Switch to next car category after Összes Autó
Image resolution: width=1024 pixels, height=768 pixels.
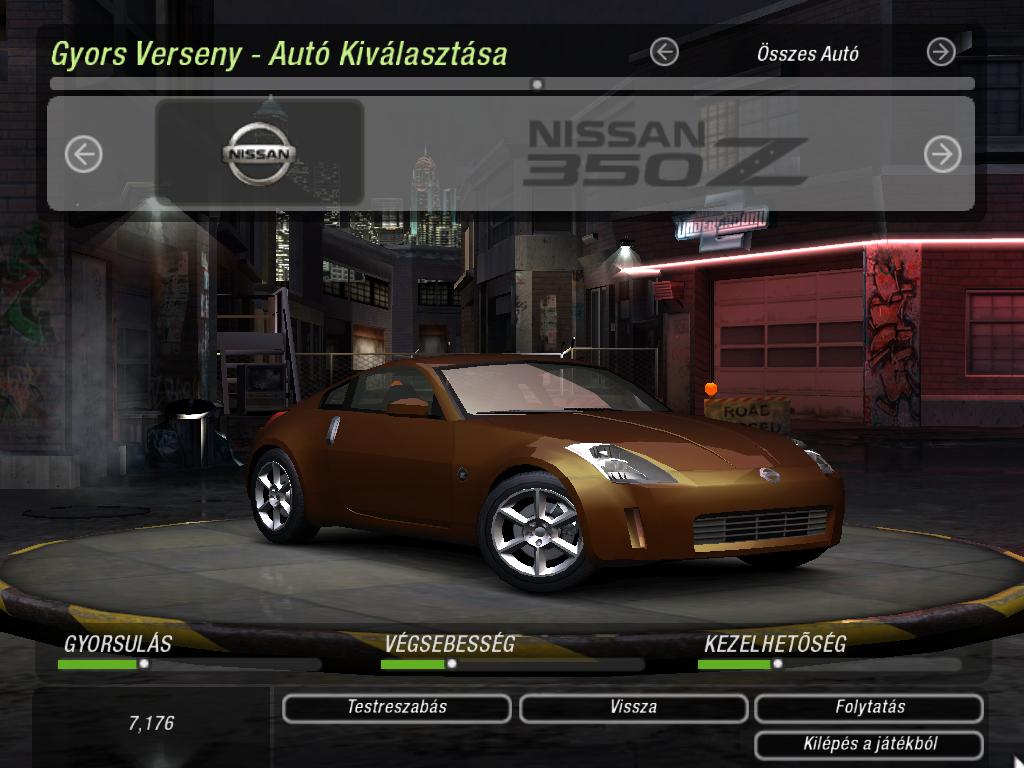click(x=941, y=52)
